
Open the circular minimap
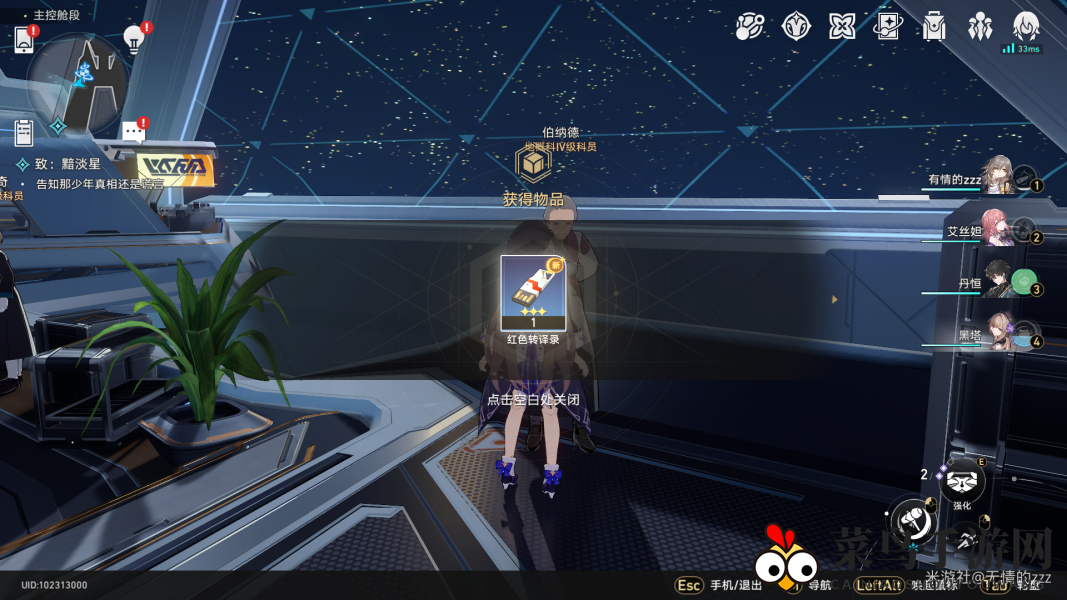coord(76,82)
